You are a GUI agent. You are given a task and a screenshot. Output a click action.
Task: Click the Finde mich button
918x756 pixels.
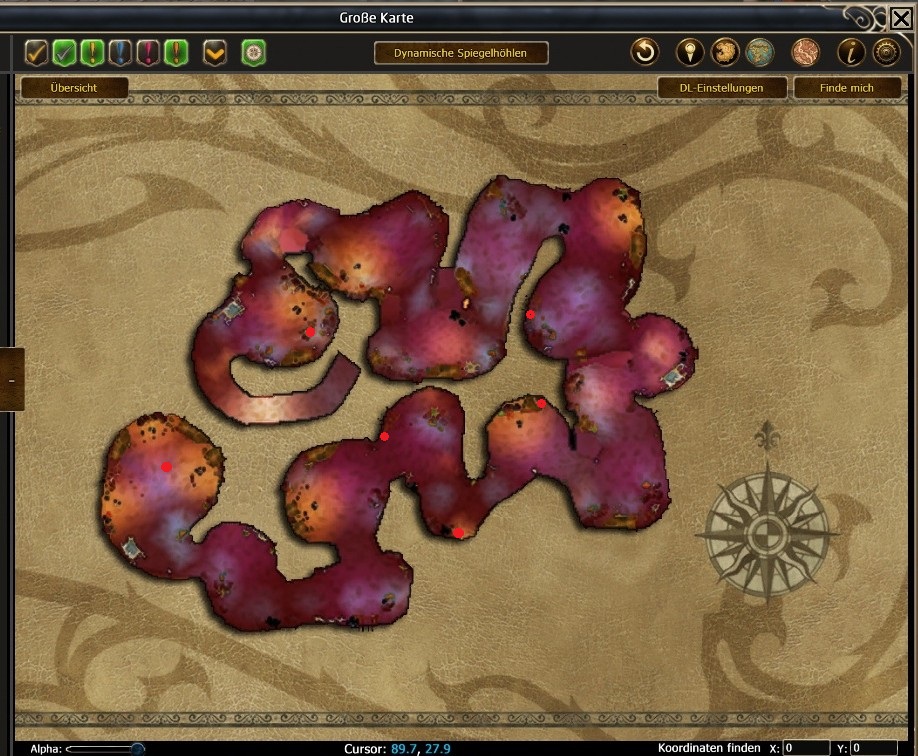pos(846,88)
